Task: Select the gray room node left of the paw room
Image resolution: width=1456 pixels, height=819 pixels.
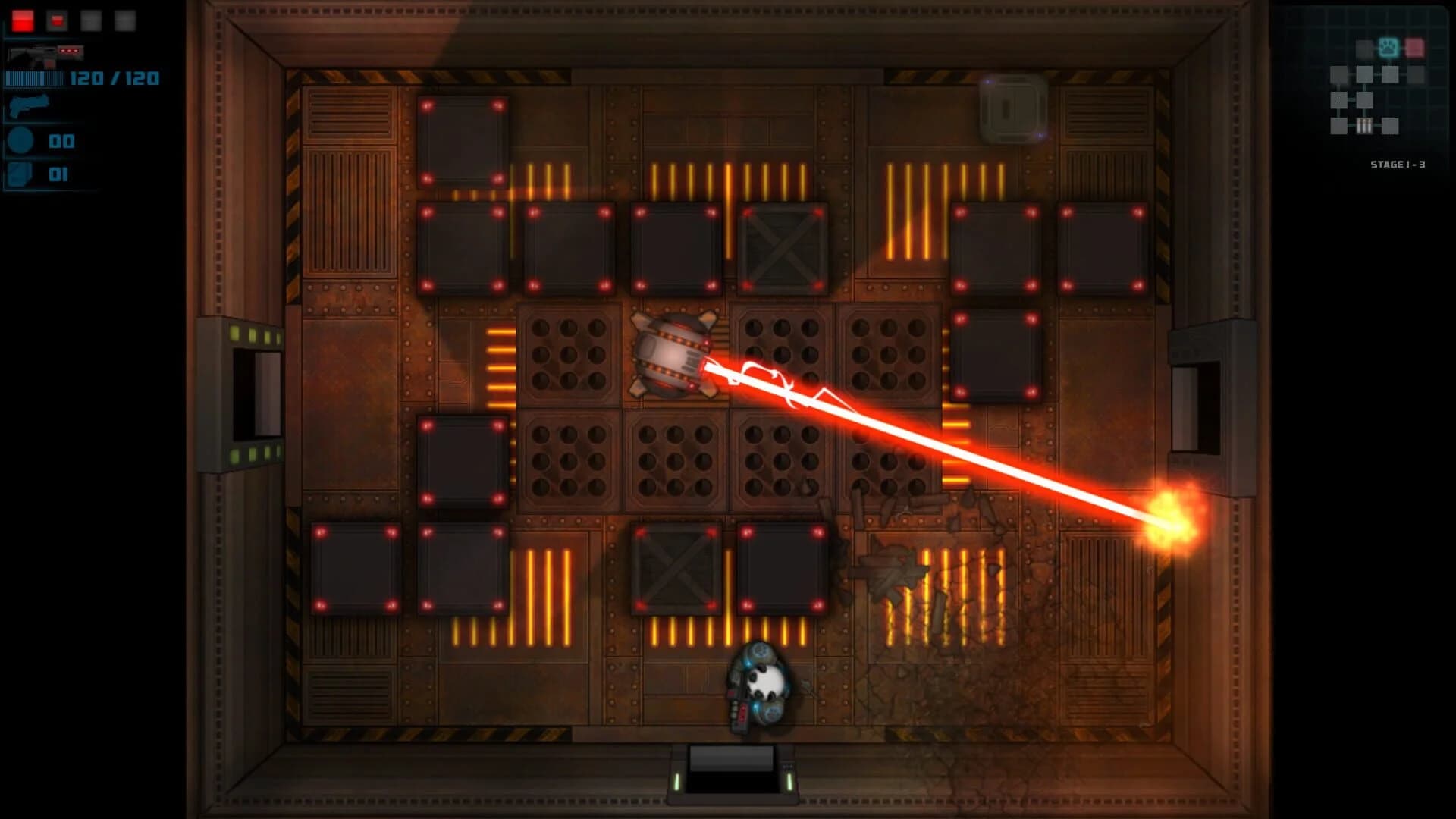Action: [1364, 49]
